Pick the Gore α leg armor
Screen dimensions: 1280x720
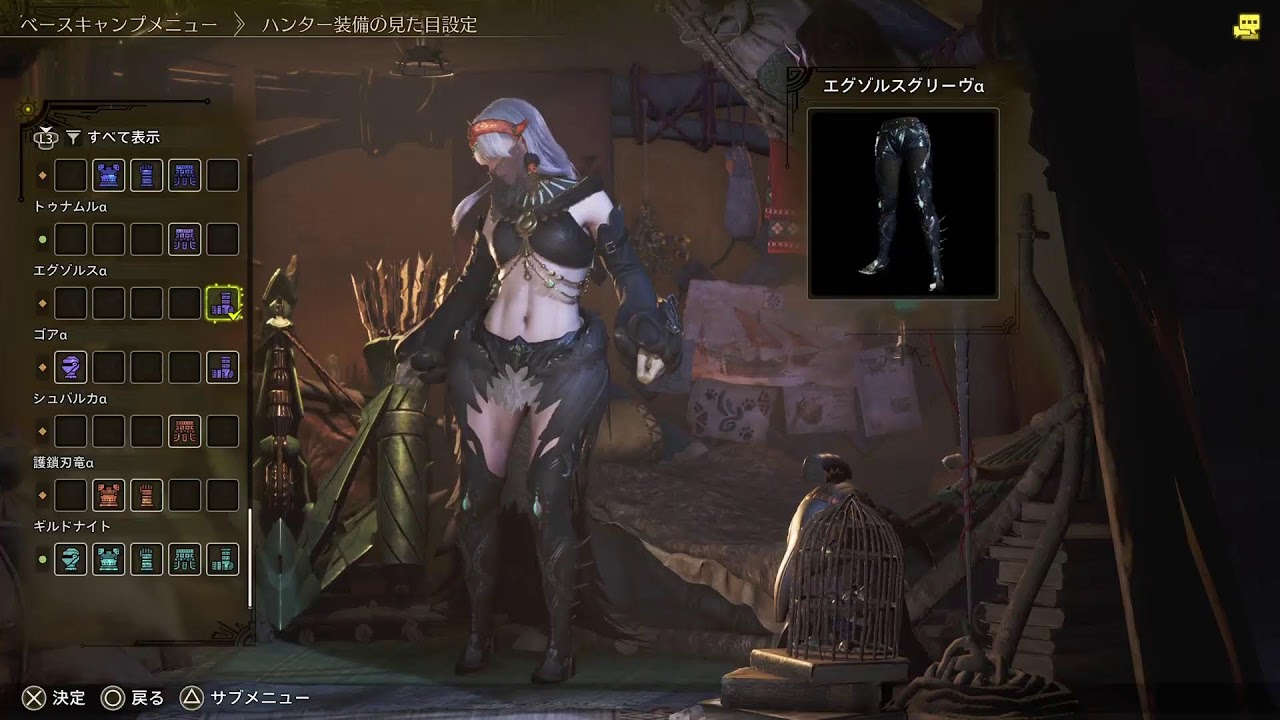pos(223,367)
